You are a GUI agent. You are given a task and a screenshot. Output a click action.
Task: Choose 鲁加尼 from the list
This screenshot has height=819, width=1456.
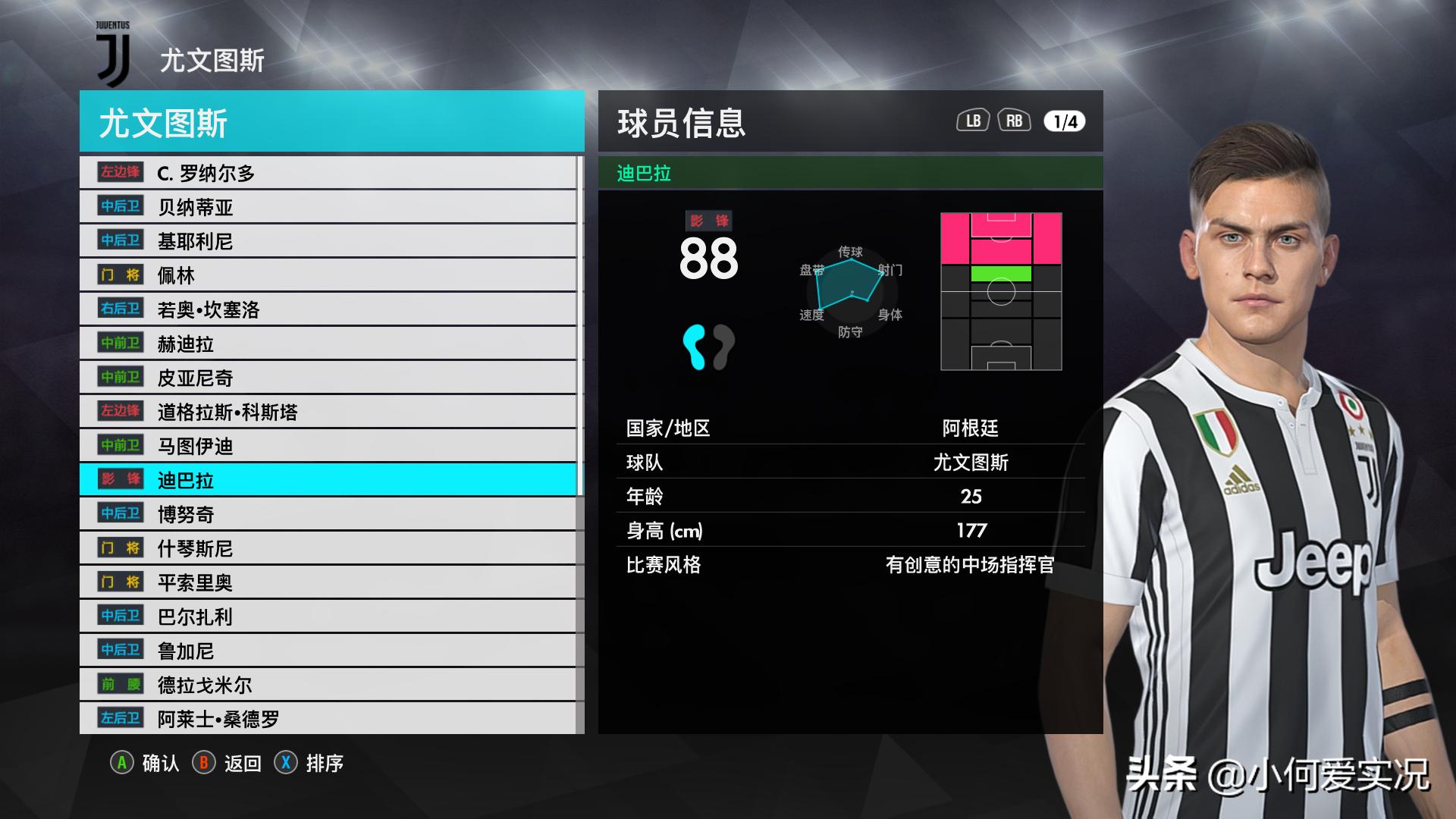pyautogui.click(x=328, y=651)
